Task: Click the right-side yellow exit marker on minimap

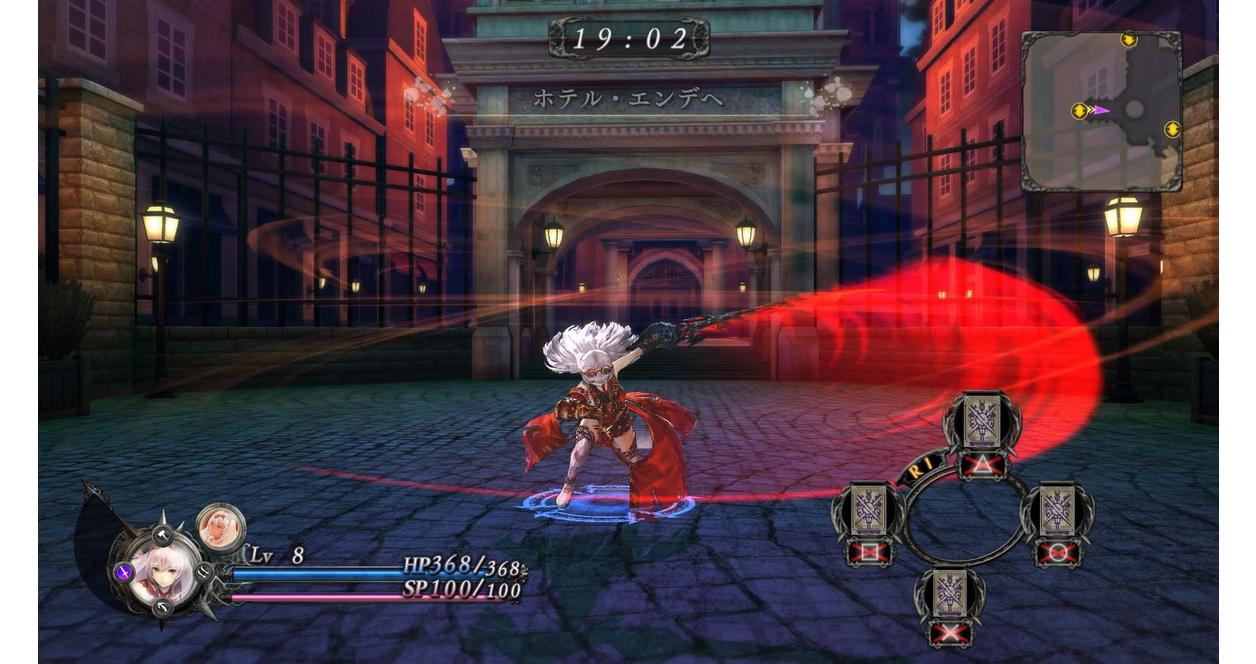Action: tap(1172, 129)
